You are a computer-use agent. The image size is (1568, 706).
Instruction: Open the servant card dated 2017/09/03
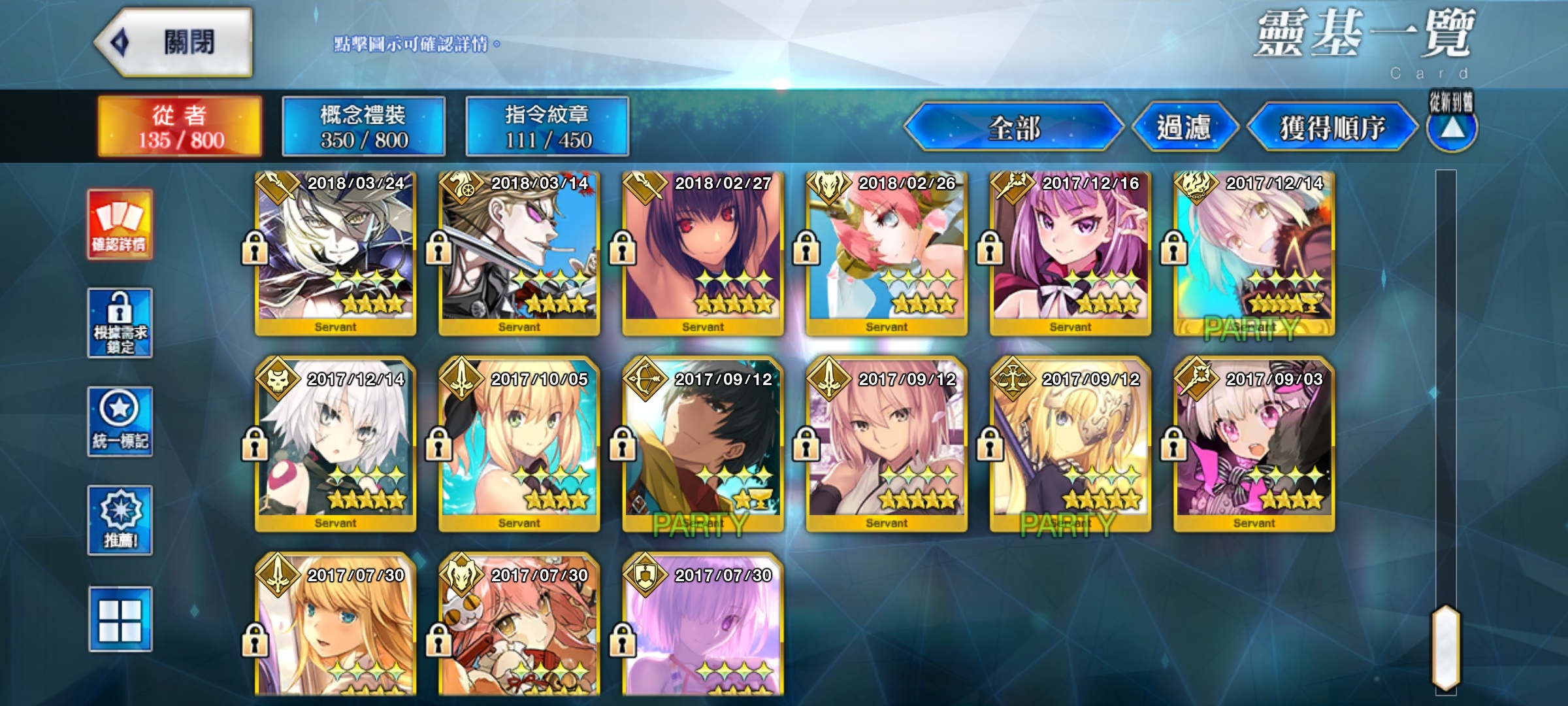point(1254,445)
